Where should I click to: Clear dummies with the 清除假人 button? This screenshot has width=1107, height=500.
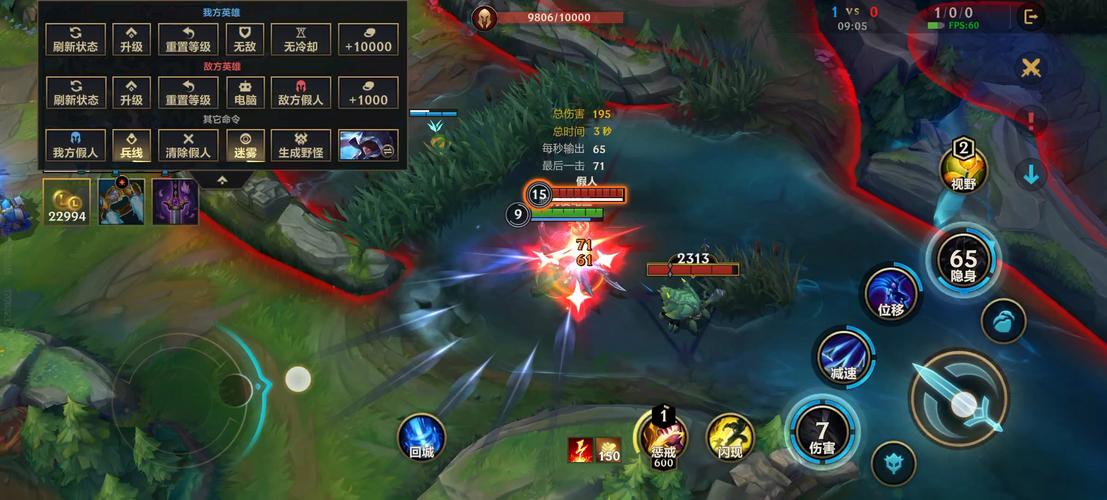pyautogui.click(x=189, y=145)
